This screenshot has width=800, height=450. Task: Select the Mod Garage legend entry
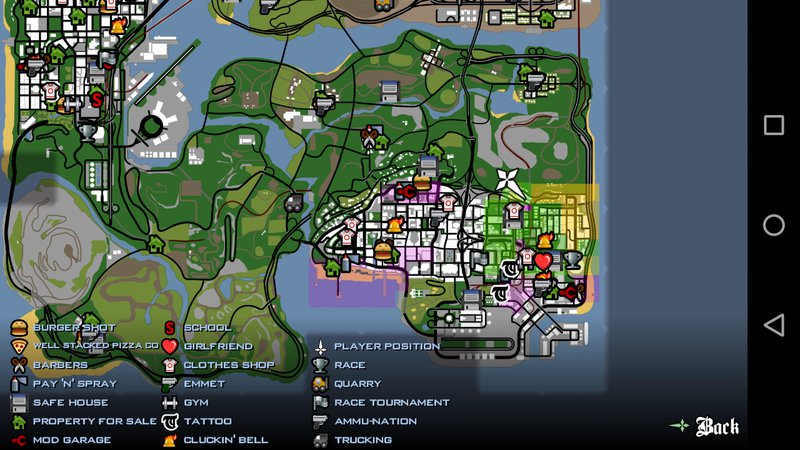[72, 440]
